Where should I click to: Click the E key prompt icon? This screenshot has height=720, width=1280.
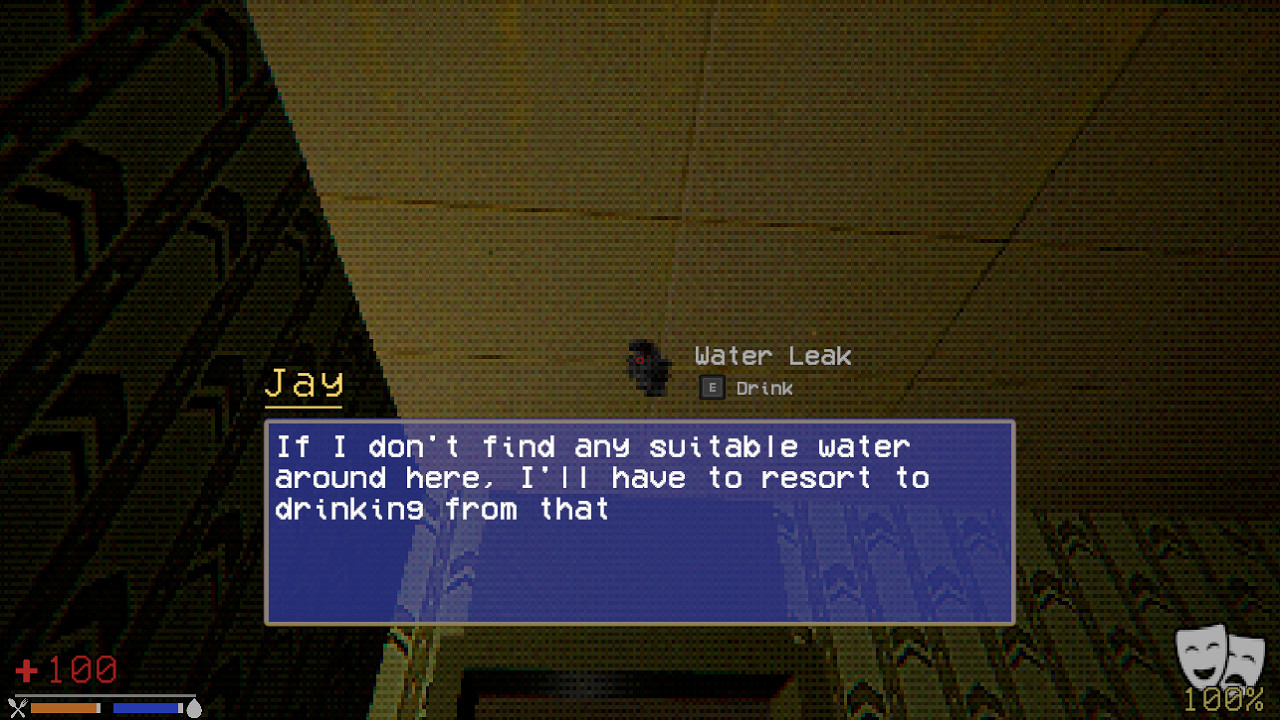point(712,387)
